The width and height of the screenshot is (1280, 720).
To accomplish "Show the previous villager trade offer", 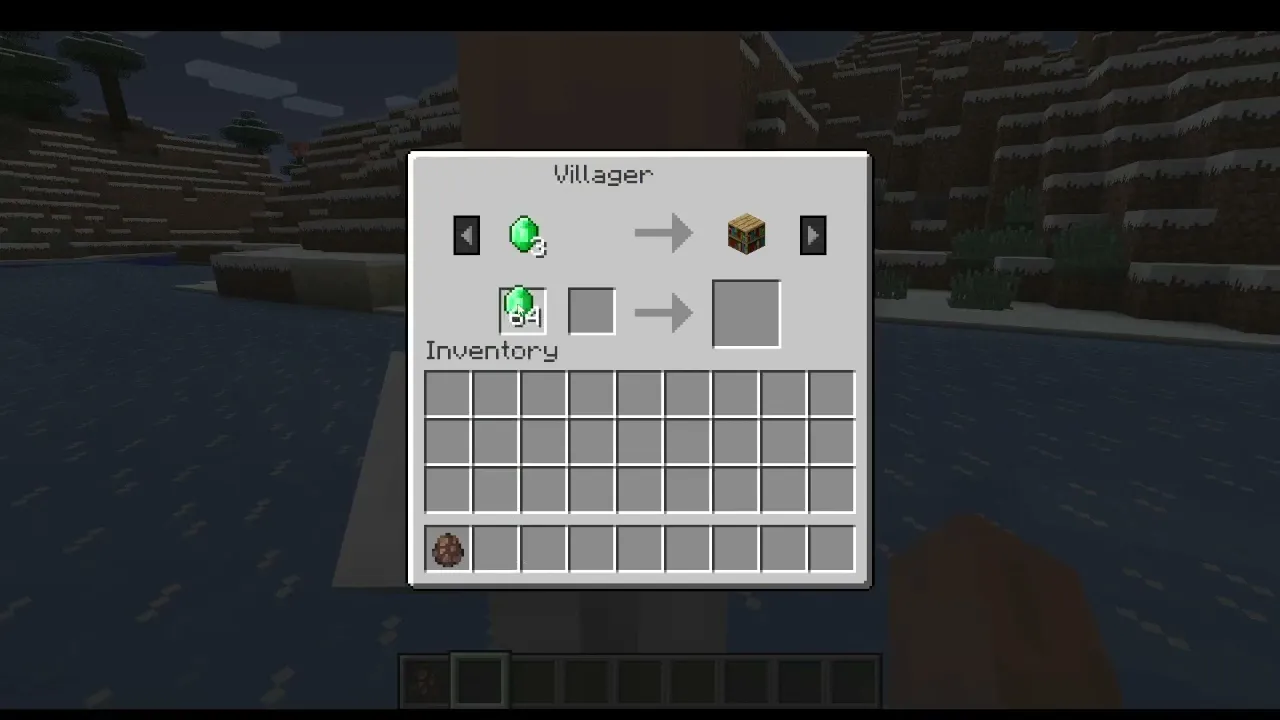I will (466, 236).
